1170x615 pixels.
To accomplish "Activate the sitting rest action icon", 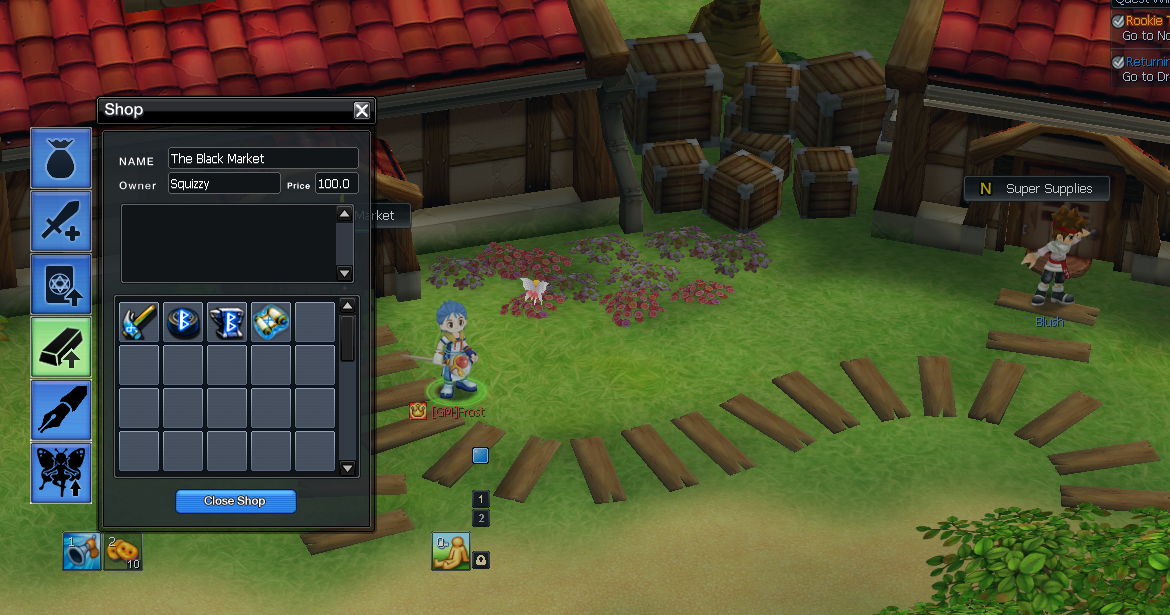I will pyautogui.click(x=451, y=552).
